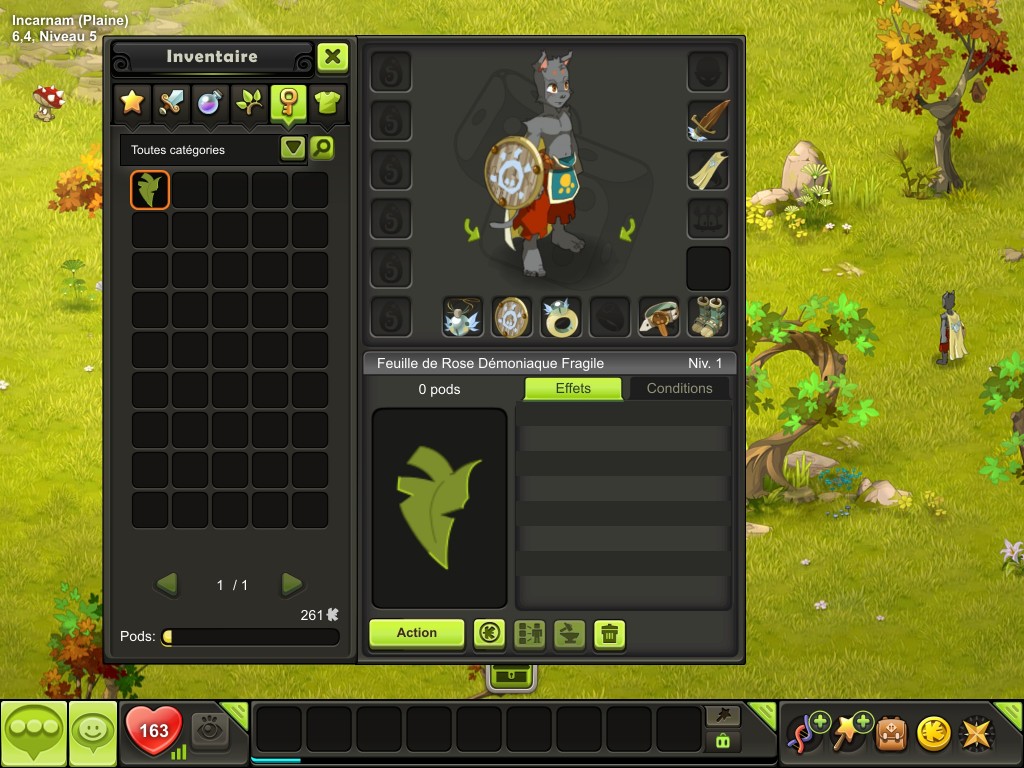
Task: Close the Inventaire window
Action: click(333, 57)
